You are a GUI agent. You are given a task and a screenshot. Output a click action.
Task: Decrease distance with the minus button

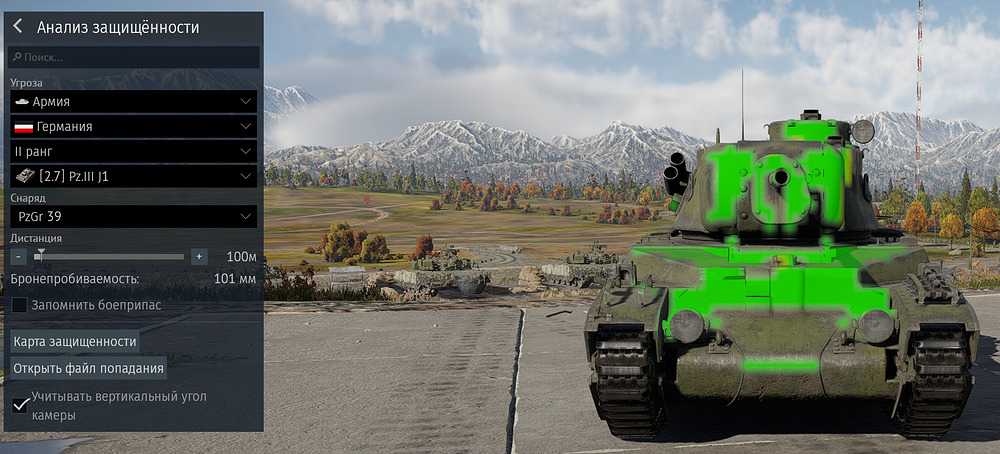[19, 256]
